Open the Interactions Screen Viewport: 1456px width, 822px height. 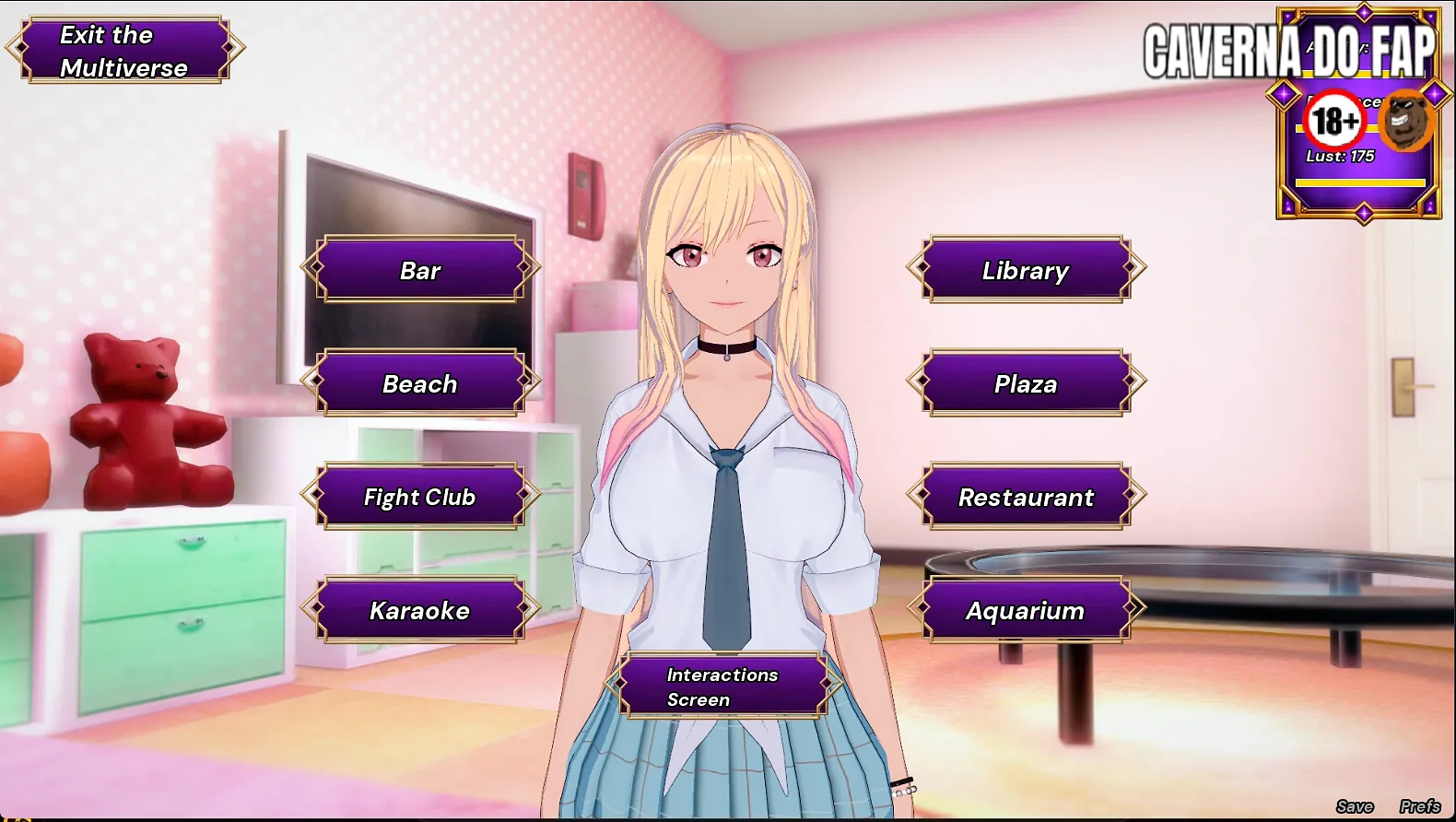coord(722,687)
